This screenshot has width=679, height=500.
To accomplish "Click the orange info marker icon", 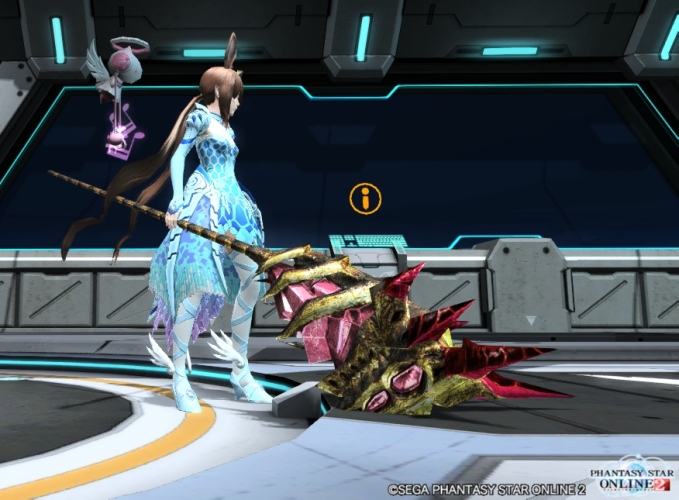I will pyautogui.click(x=365, y=198).
